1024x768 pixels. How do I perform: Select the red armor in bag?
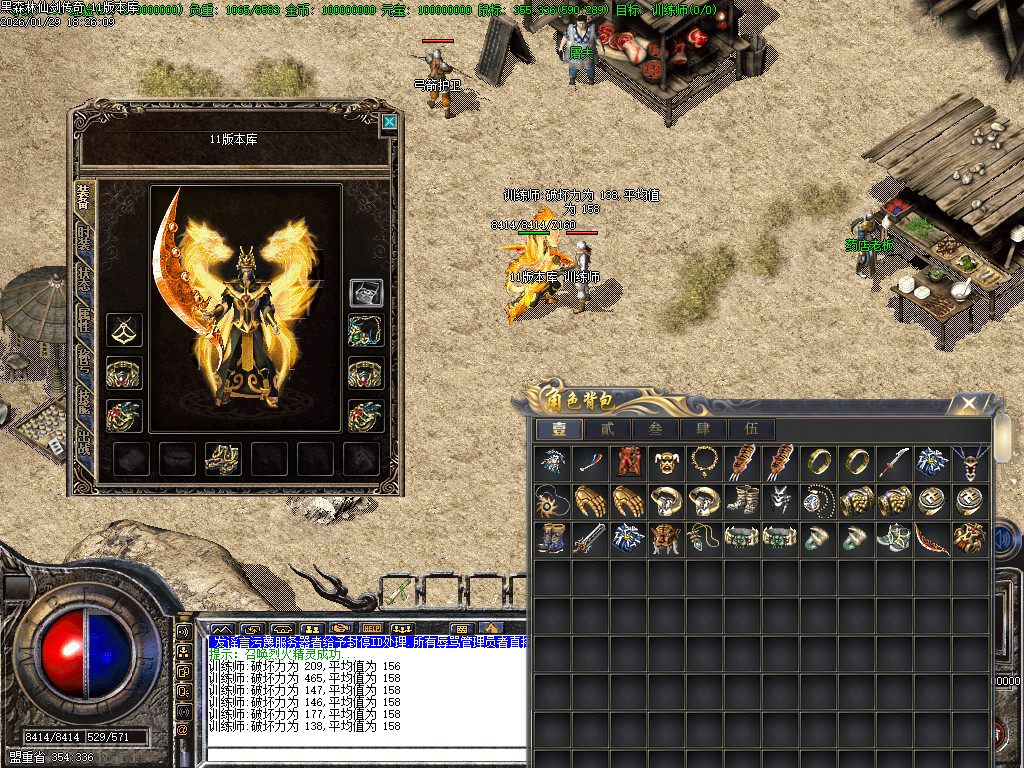click(629, 462)
